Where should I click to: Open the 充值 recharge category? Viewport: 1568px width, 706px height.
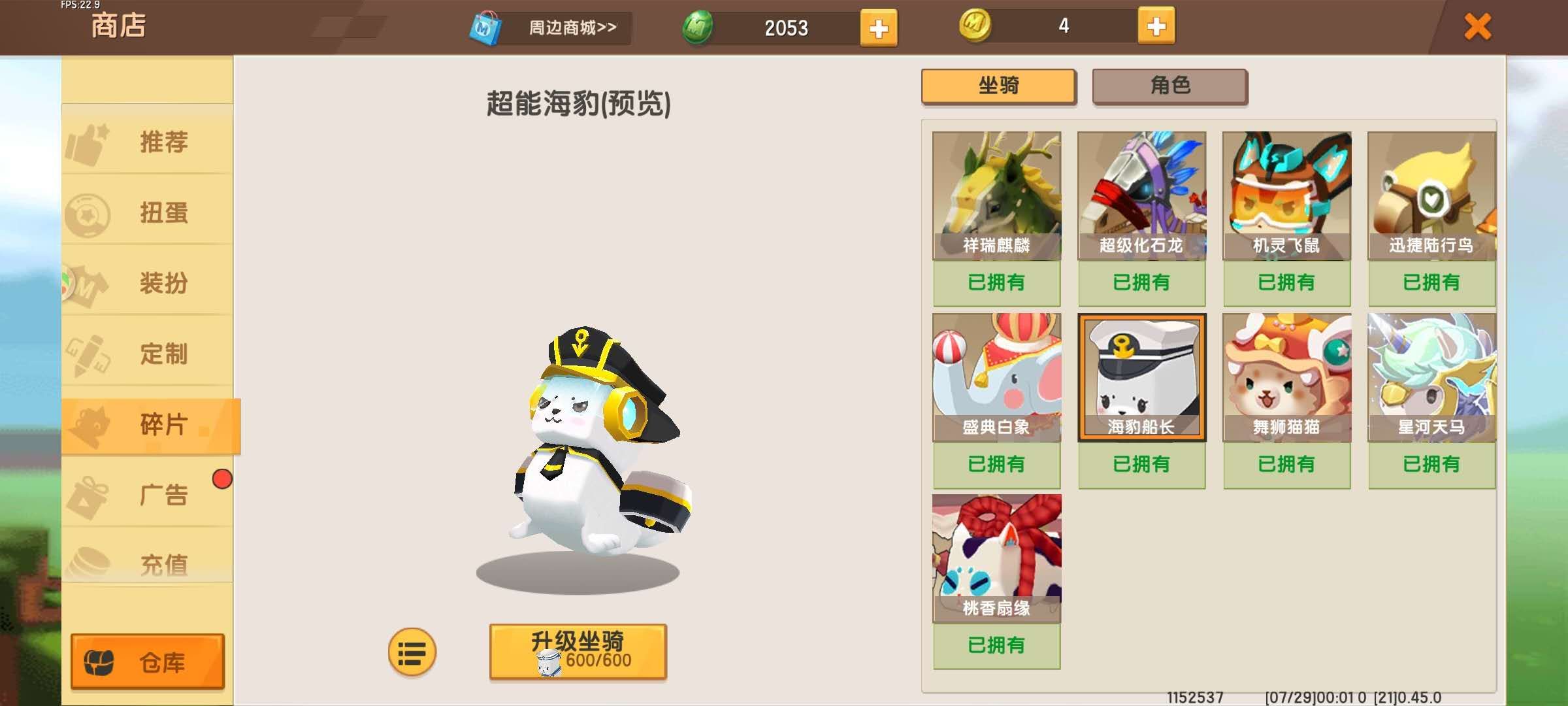tap(148, 562)
